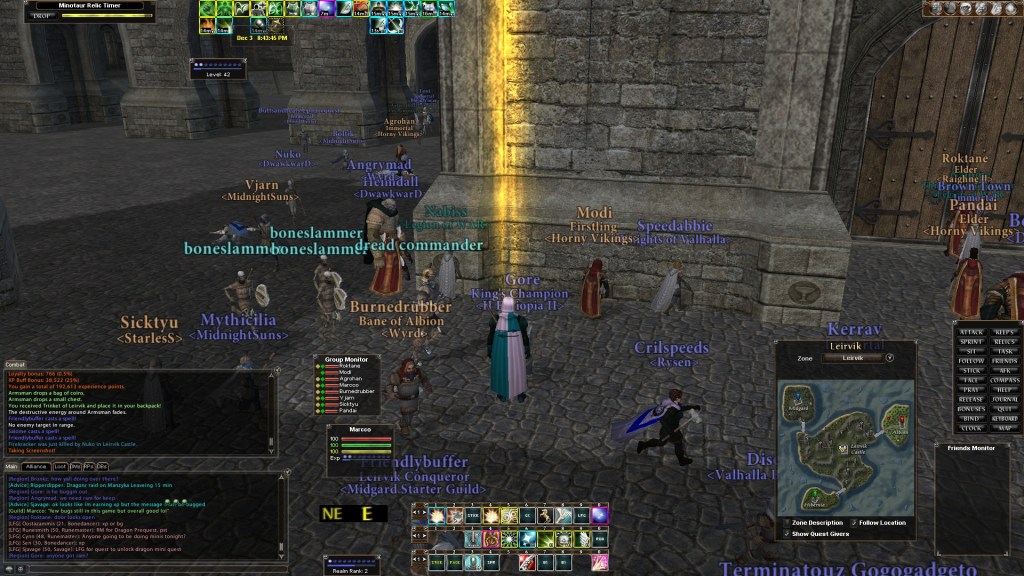
Task: Toggle the Follow Location checkbox
Action: tap(852, 522)
